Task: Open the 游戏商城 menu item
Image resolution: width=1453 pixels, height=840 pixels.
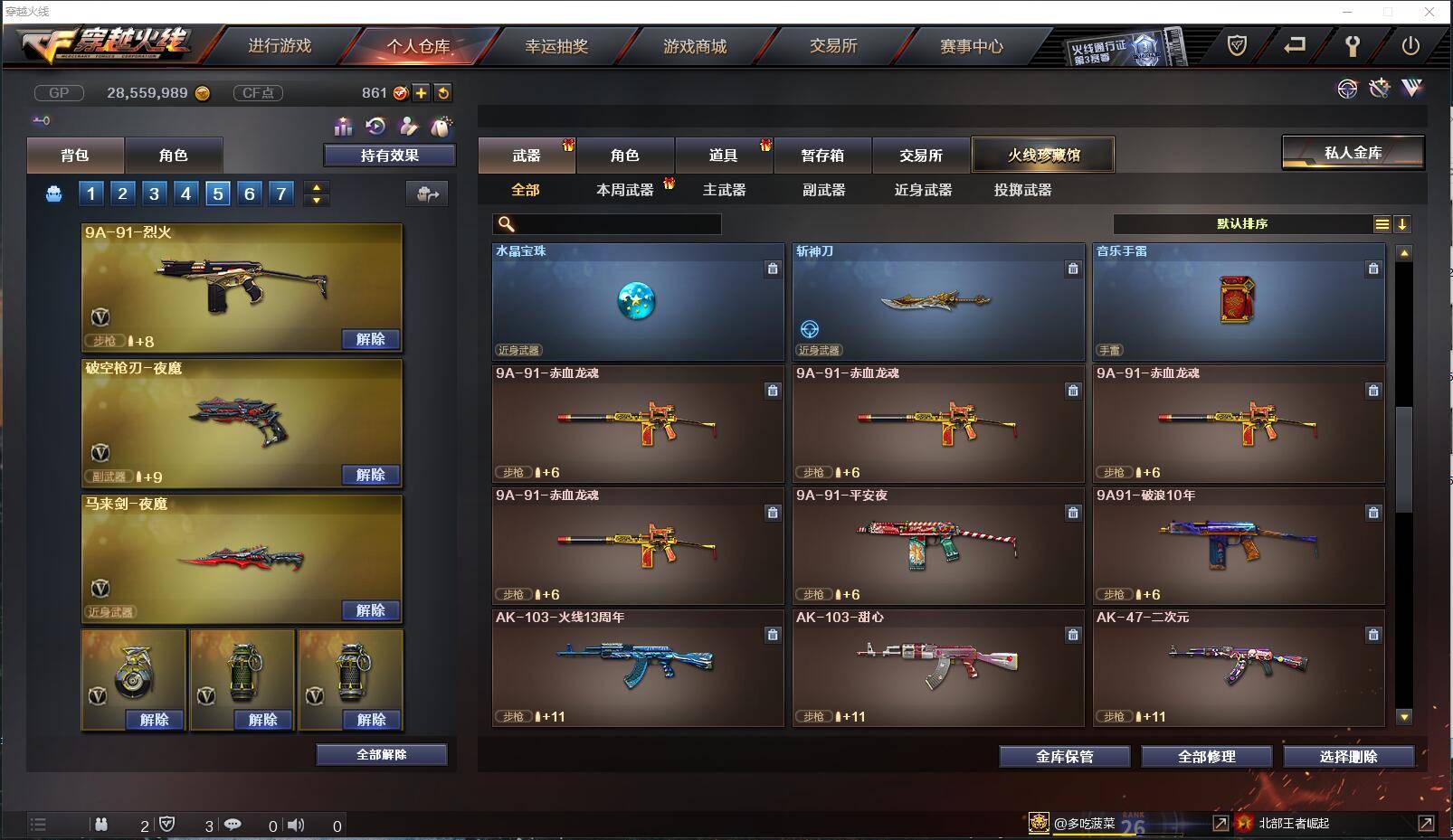Action: [695, 46]
